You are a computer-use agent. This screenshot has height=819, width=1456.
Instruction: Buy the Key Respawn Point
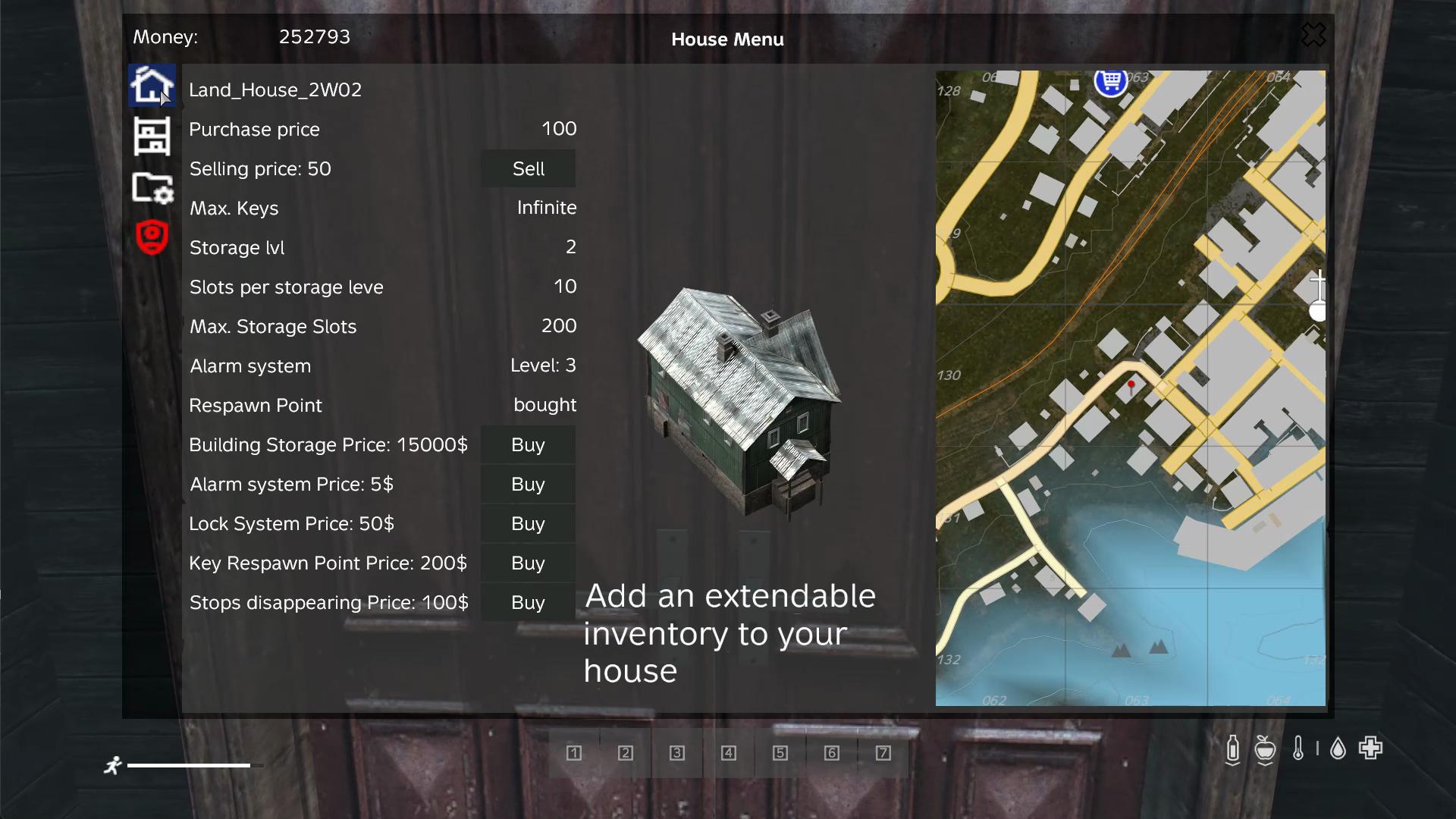pos(528,563)
